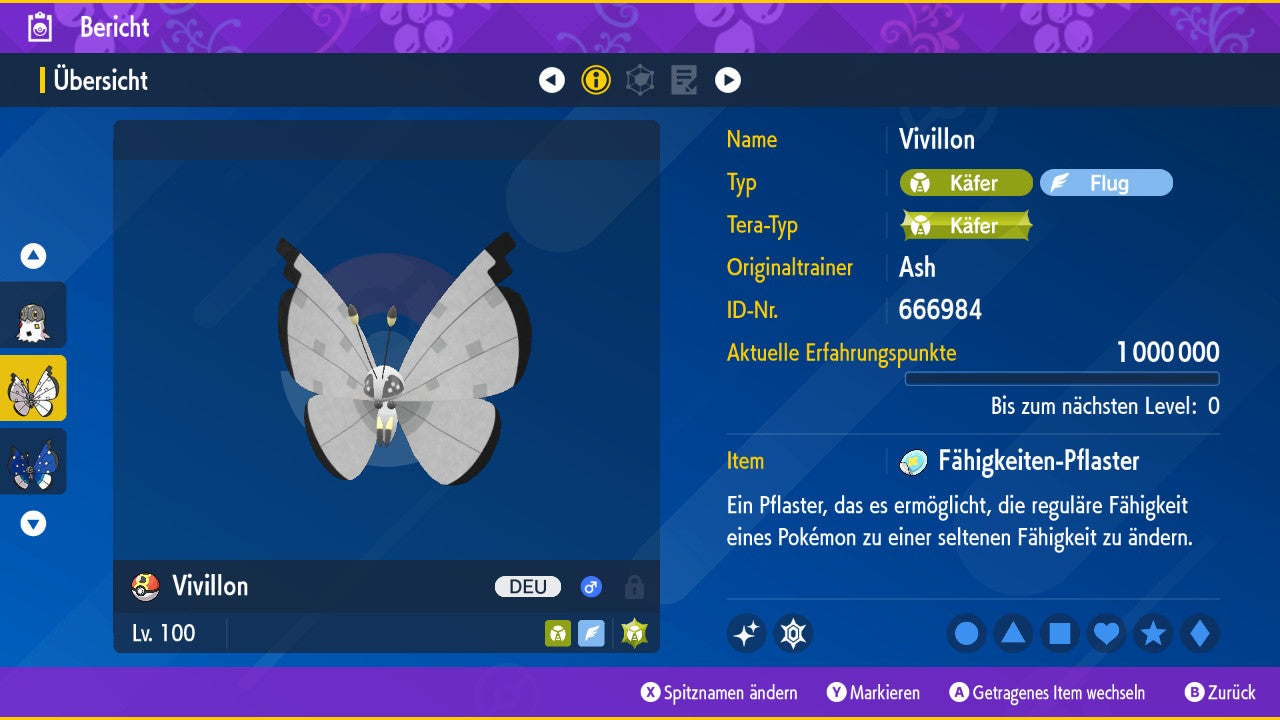Click the Fähigkeiten-Pflaster held item
Screen dimensions: 1280x720
(1038, 461)
